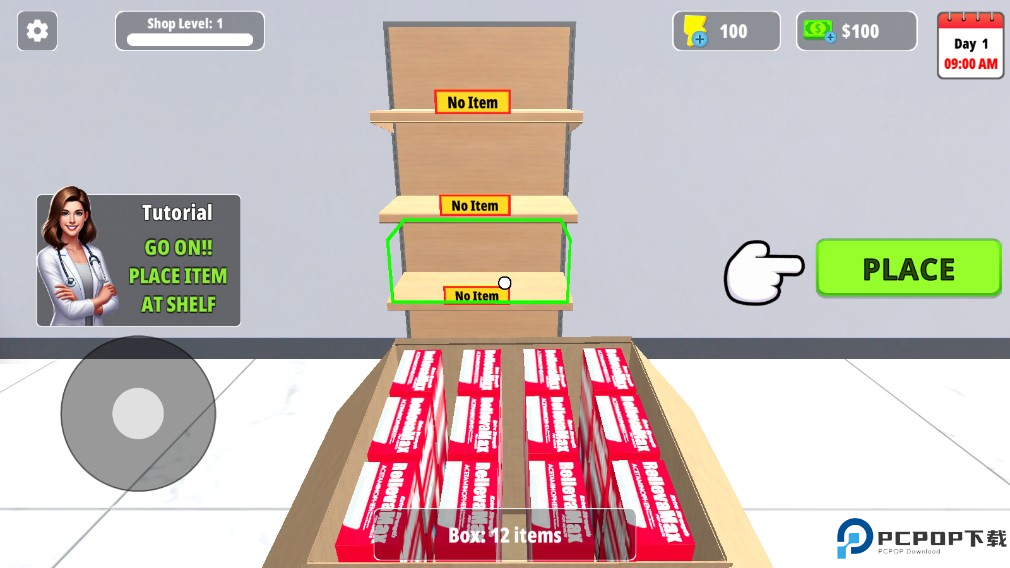Tap the green PLACE button
This screenshot has height=568, width=1010.
(908, 268)
